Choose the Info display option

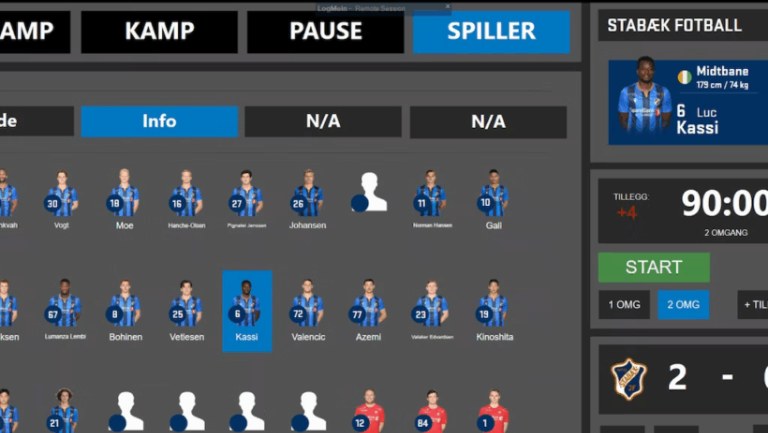(x=159, y=122)
